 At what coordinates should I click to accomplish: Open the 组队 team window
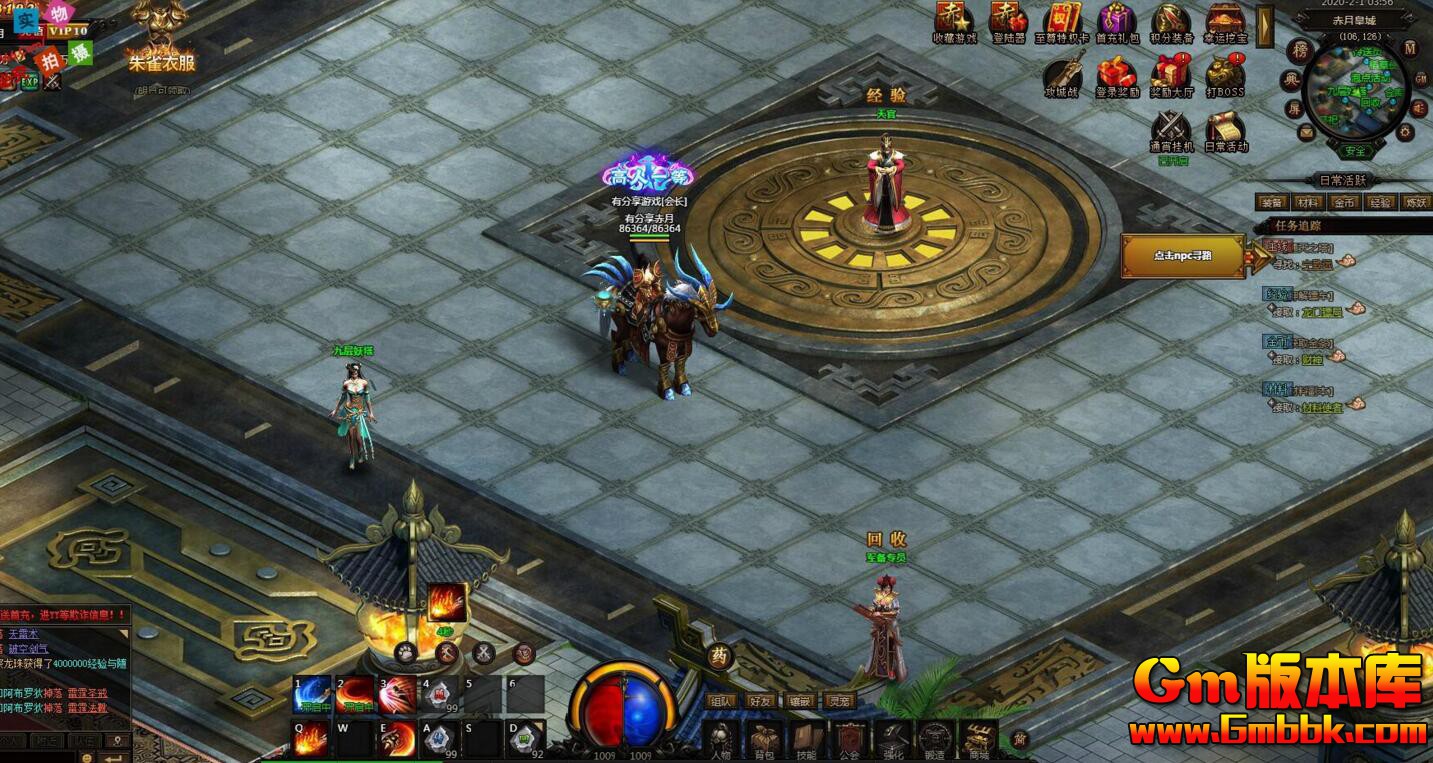coord(722,702)
